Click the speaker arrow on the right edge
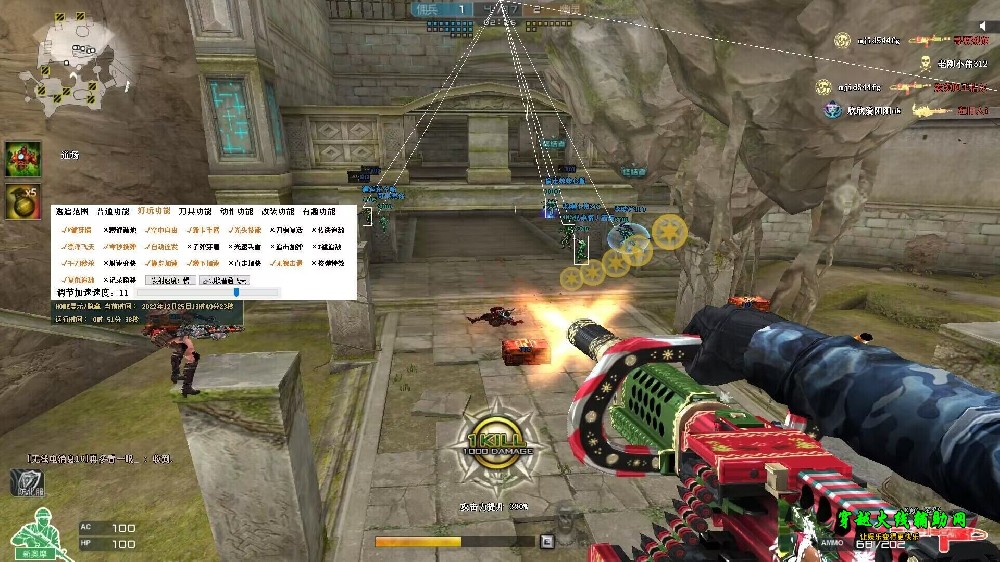The width and height of the screenshot is (1000, 562). pos(983,26)
